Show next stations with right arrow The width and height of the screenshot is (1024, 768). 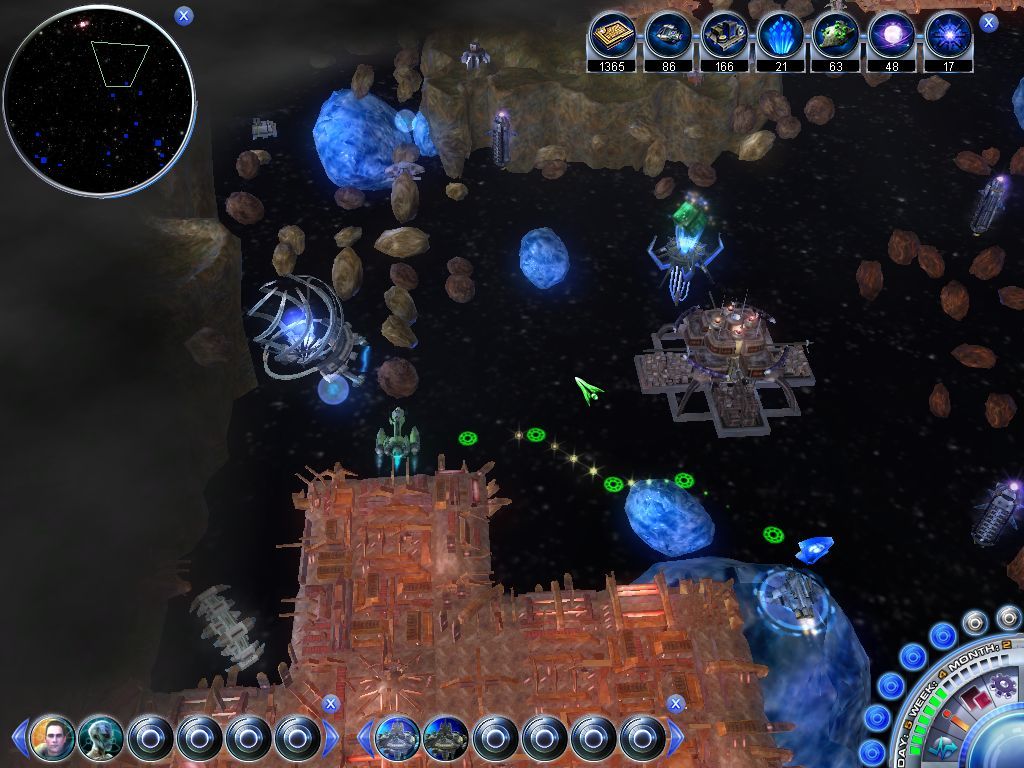pos(676,739)
